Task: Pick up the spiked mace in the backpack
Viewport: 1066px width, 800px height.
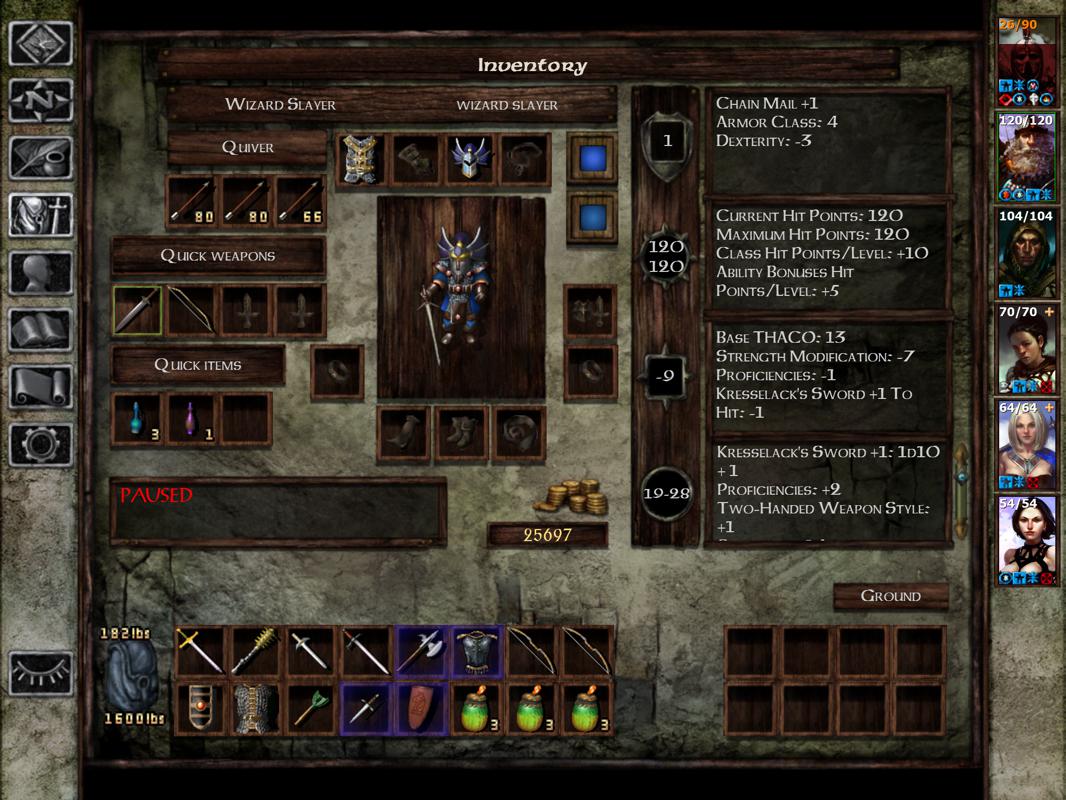Action: pos(254,651)
